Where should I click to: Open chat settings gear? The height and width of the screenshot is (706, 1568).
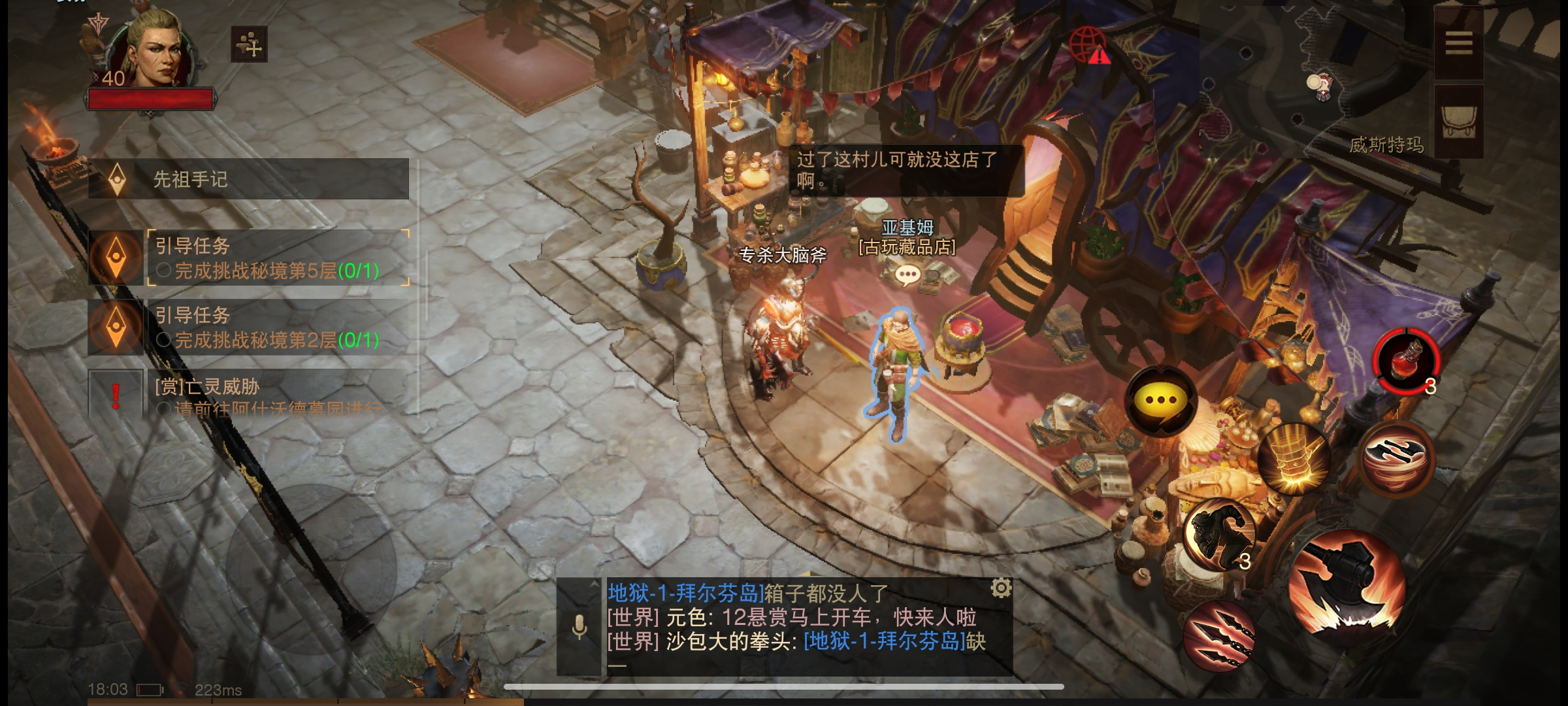[x=1001, y=588]
